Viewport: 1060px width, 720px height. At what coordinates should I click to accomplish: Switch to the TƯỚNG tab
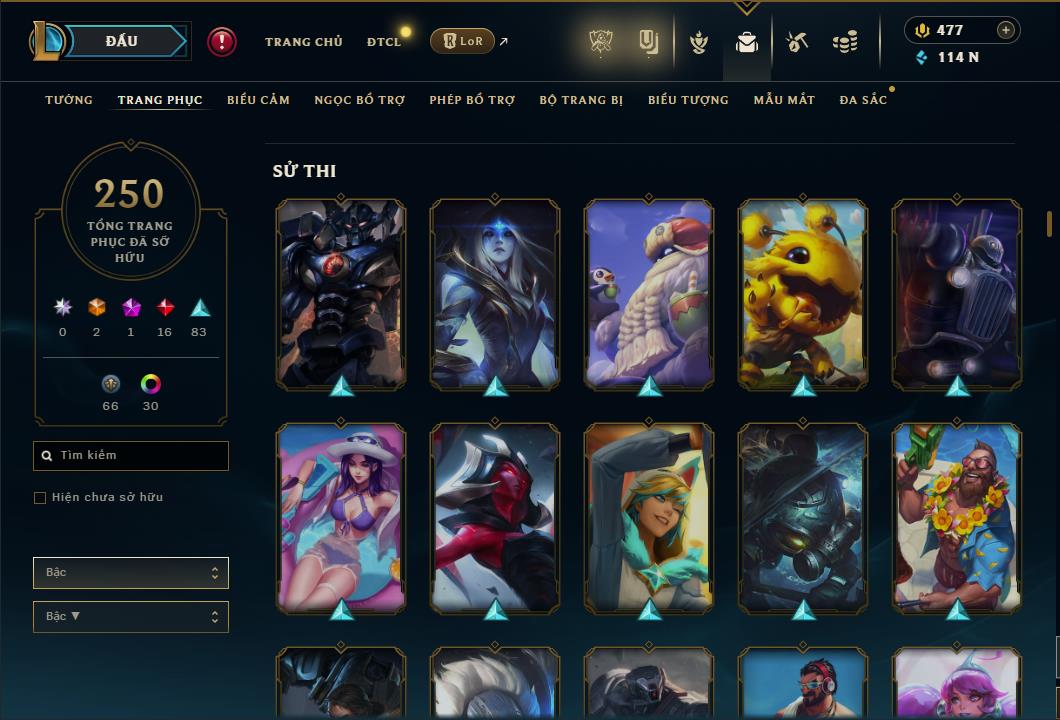coord(69,100)
